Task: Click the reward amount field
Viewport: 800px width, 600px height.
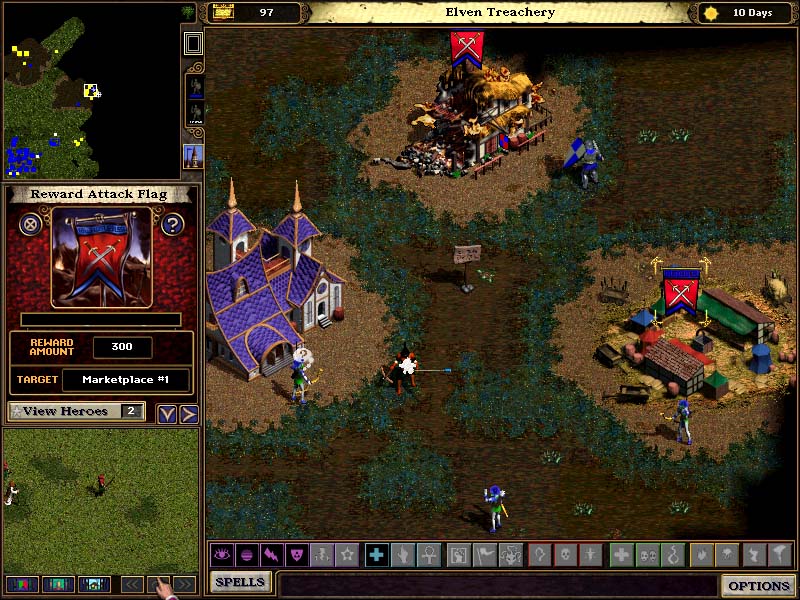Action: pos(122,348)
